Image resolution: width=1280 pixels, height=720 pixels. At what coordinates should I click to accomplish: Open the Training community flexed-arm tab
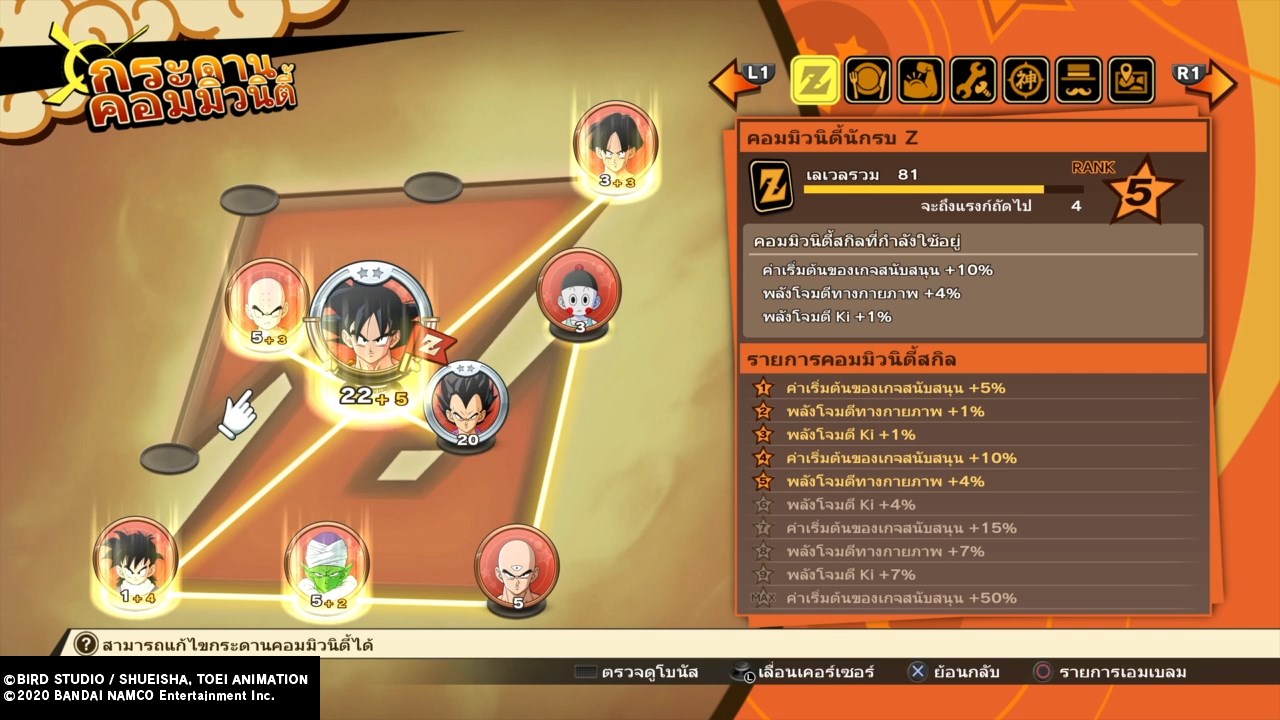(921, 81)
